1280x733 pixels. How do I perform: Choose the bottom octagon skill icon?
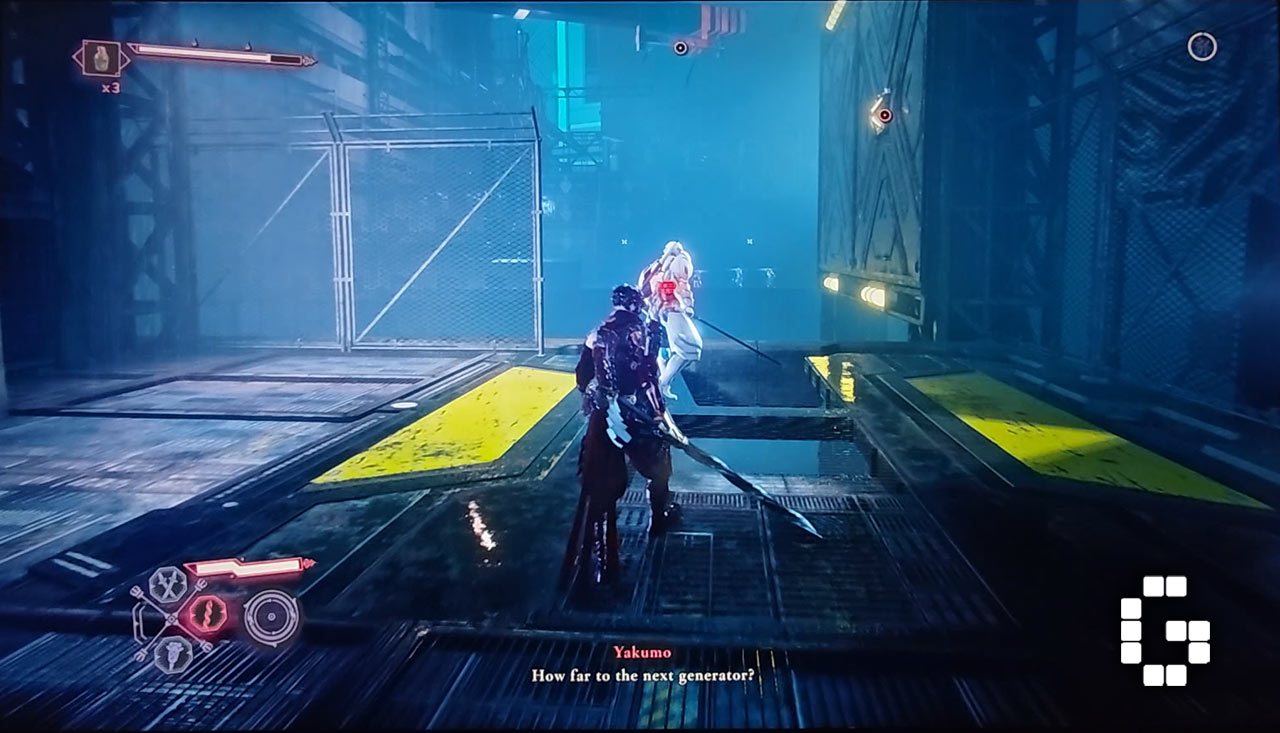tap(173, 652)
